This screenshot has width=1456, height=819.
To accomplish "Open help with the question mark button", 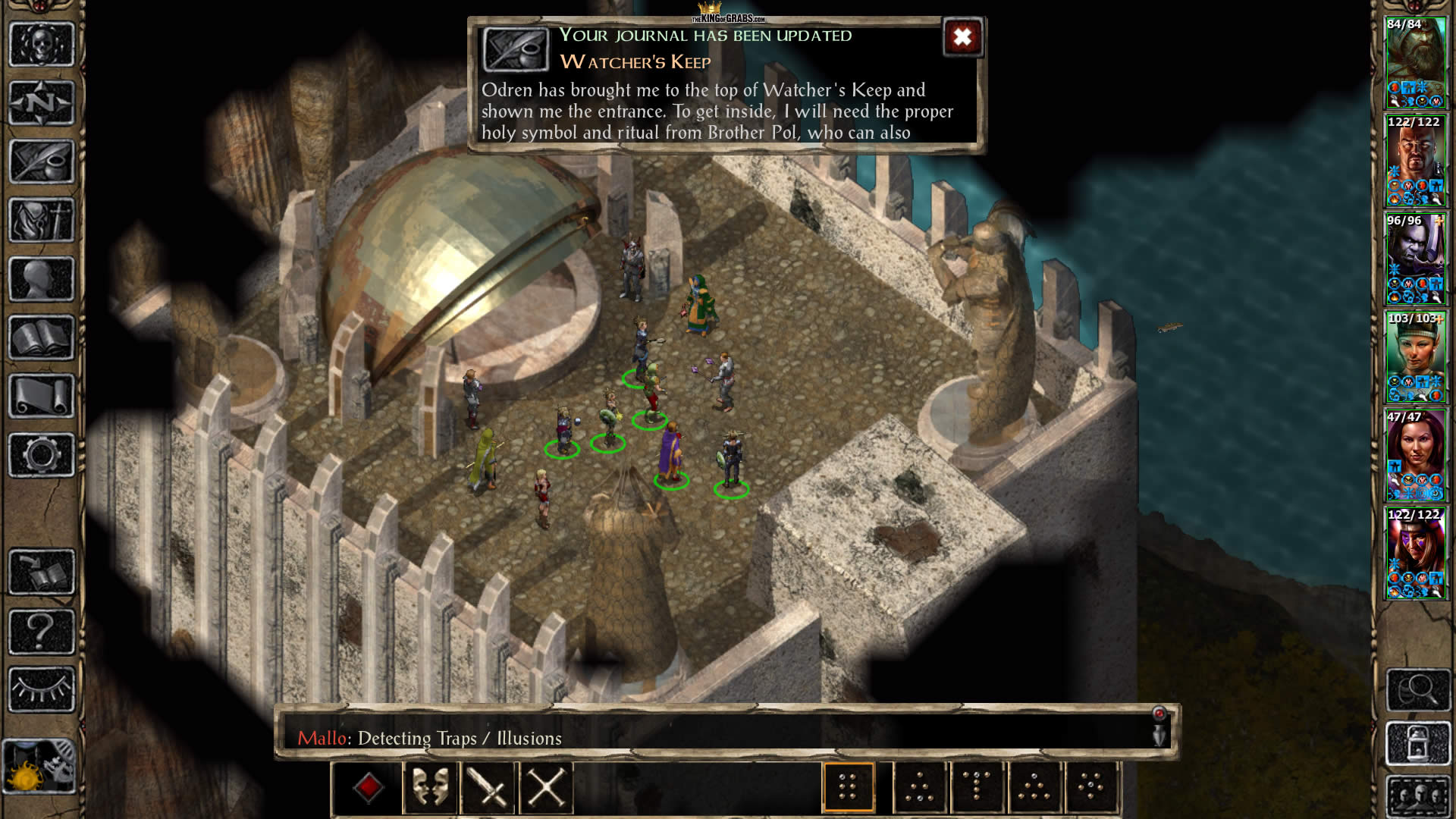I will (42, 631).
